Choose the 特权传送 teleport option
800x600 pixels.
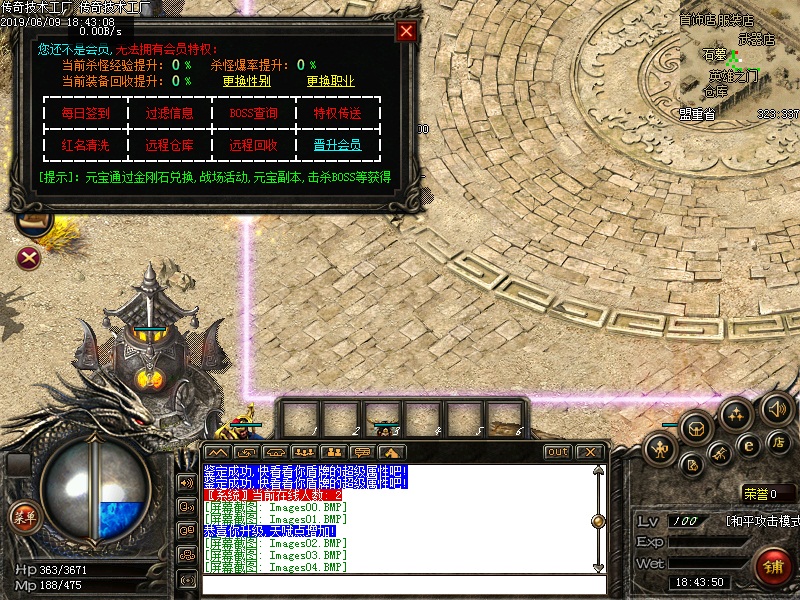tap(337, 113)
